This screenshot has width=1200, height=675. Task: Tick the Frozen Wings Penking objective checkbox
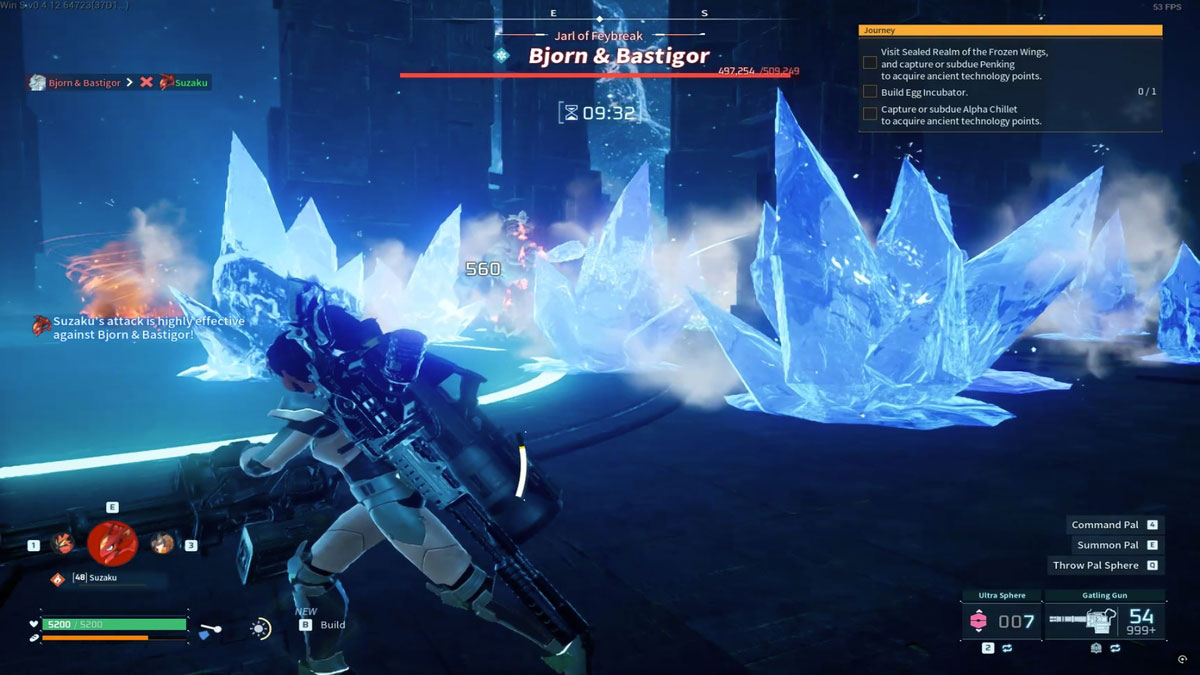[x=870, y=63]
